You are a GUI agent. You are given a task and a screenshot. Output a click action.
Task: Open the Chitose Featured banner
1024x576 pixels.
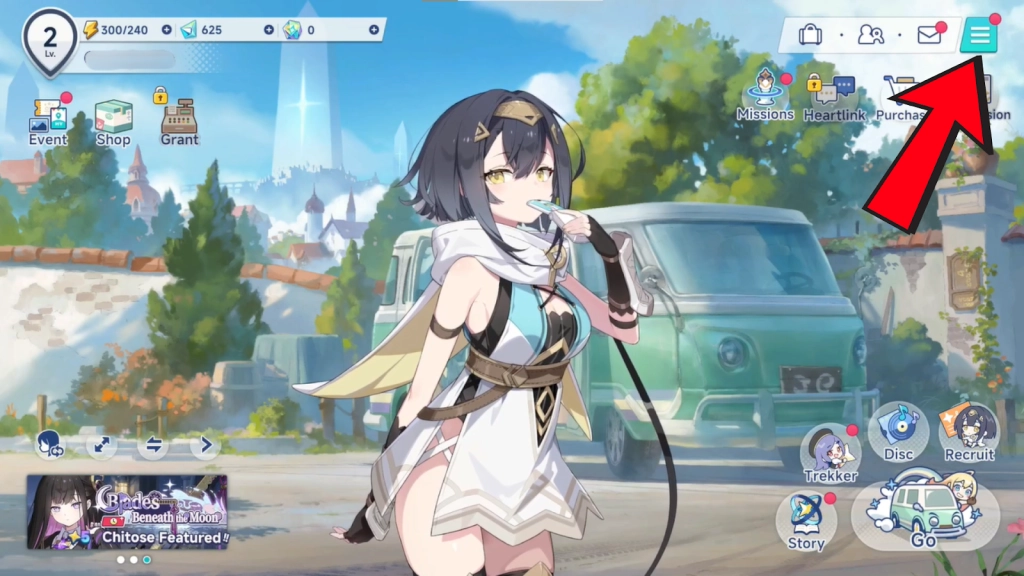pyautogui.click(x=127, y=511)
